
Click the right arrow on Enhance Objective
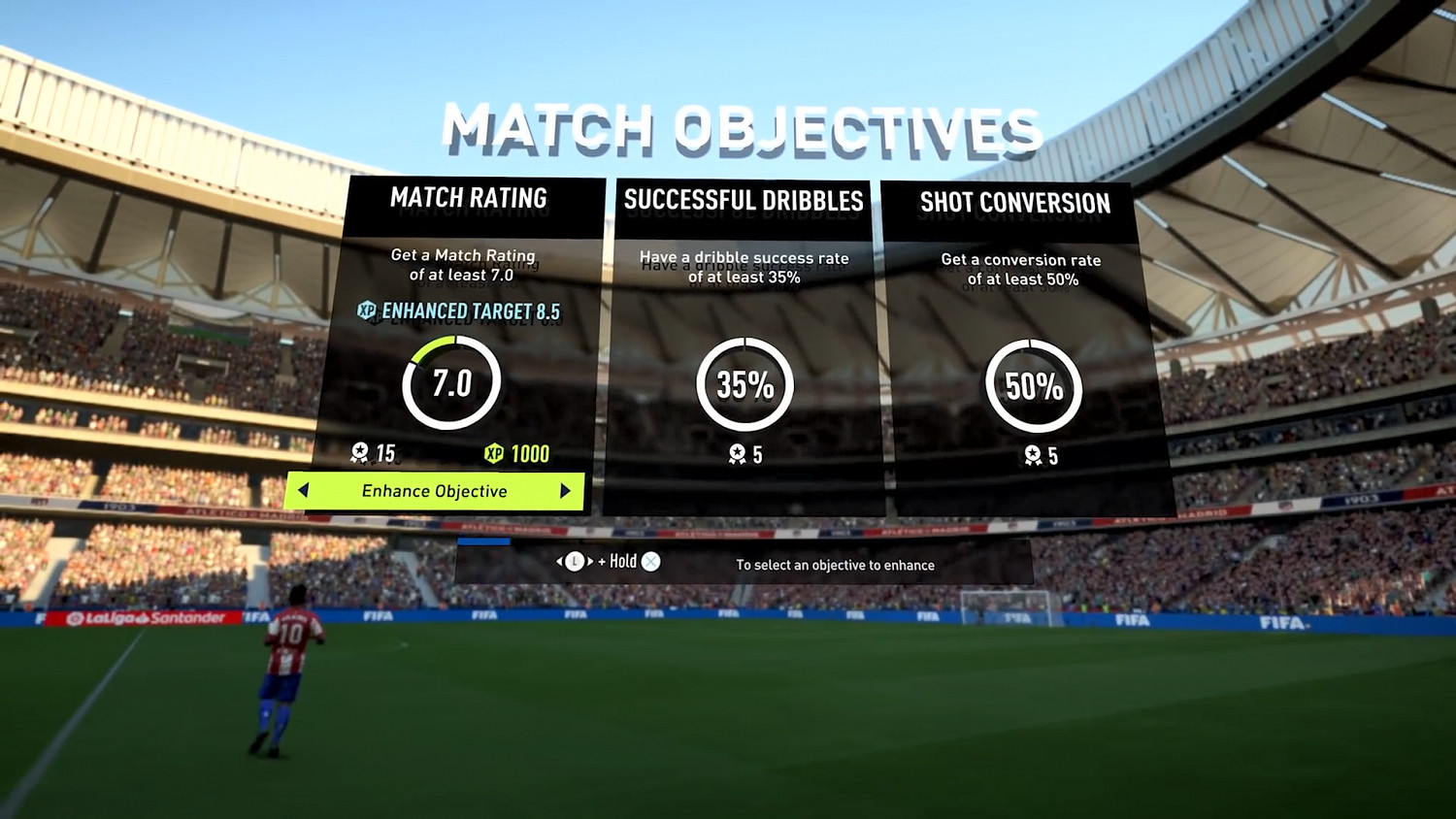pyautogui.click(x=568, y=492)
